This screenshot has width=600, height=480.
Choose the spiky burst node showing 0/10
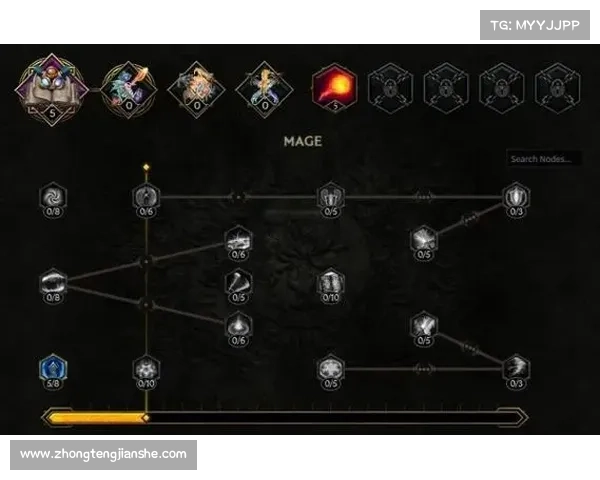147,370
